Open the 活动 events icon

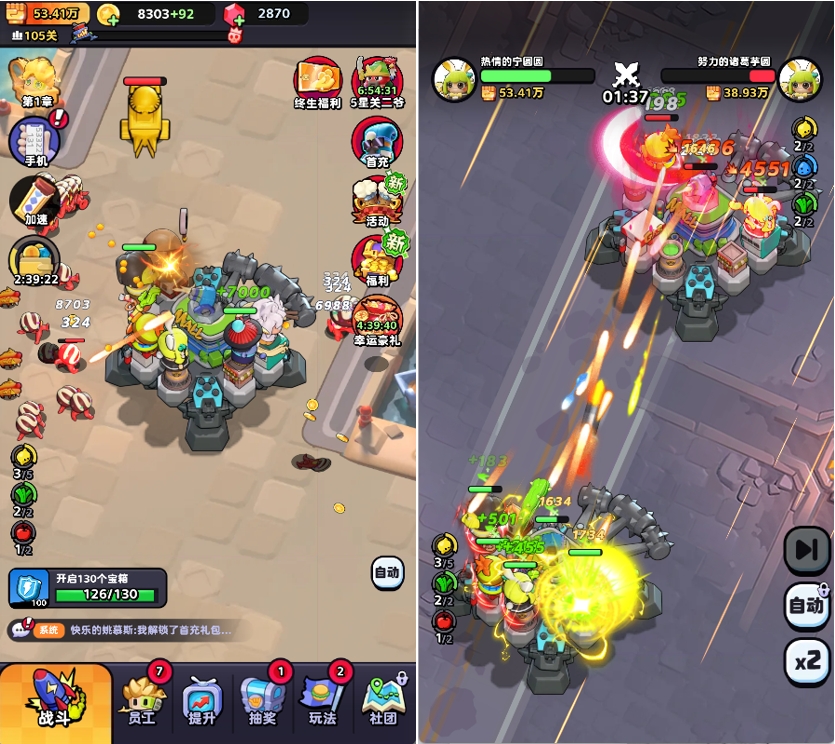tap(377, 201)
